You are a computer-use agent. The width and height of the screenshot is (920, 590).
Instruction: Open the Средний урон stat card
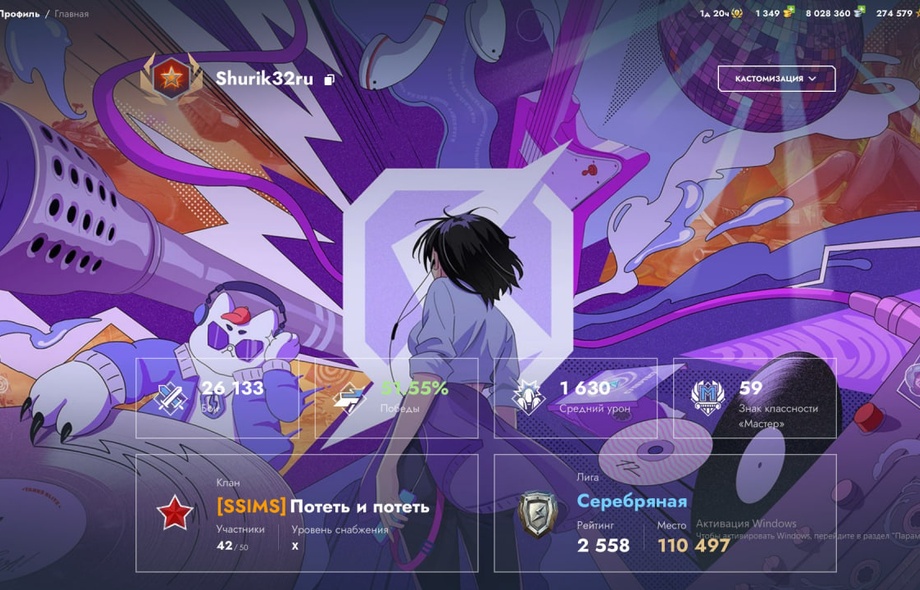pos(575,398)
